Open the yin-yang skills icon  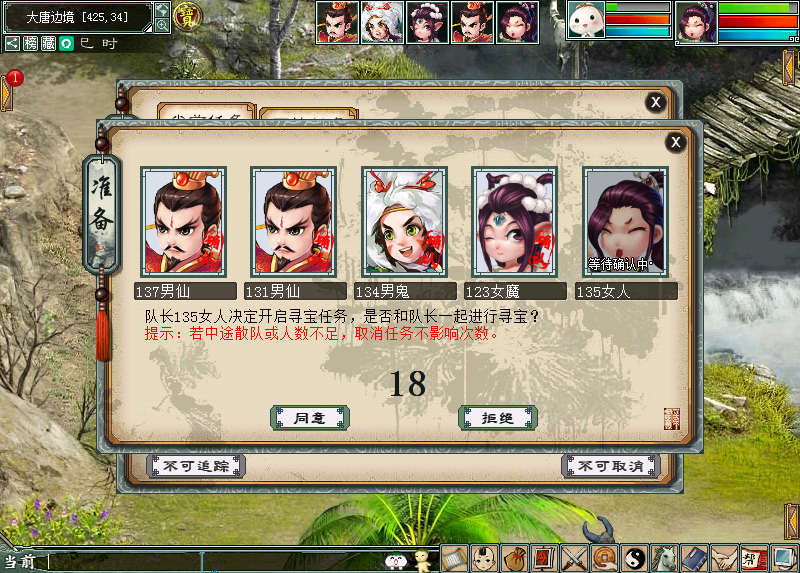[634, 558]
